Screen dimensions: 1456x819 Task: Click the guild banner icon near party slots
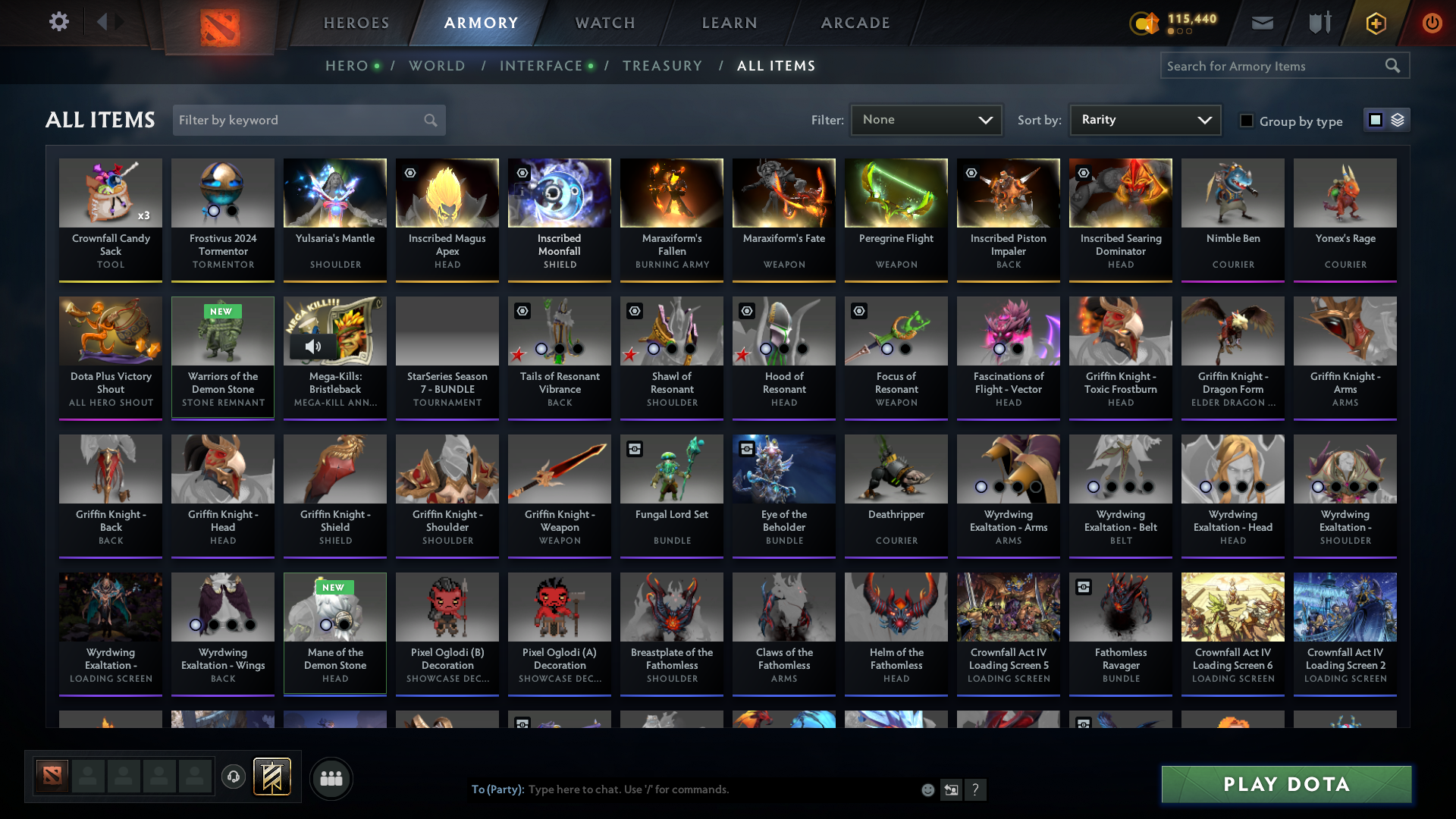(x=273, y=777)
